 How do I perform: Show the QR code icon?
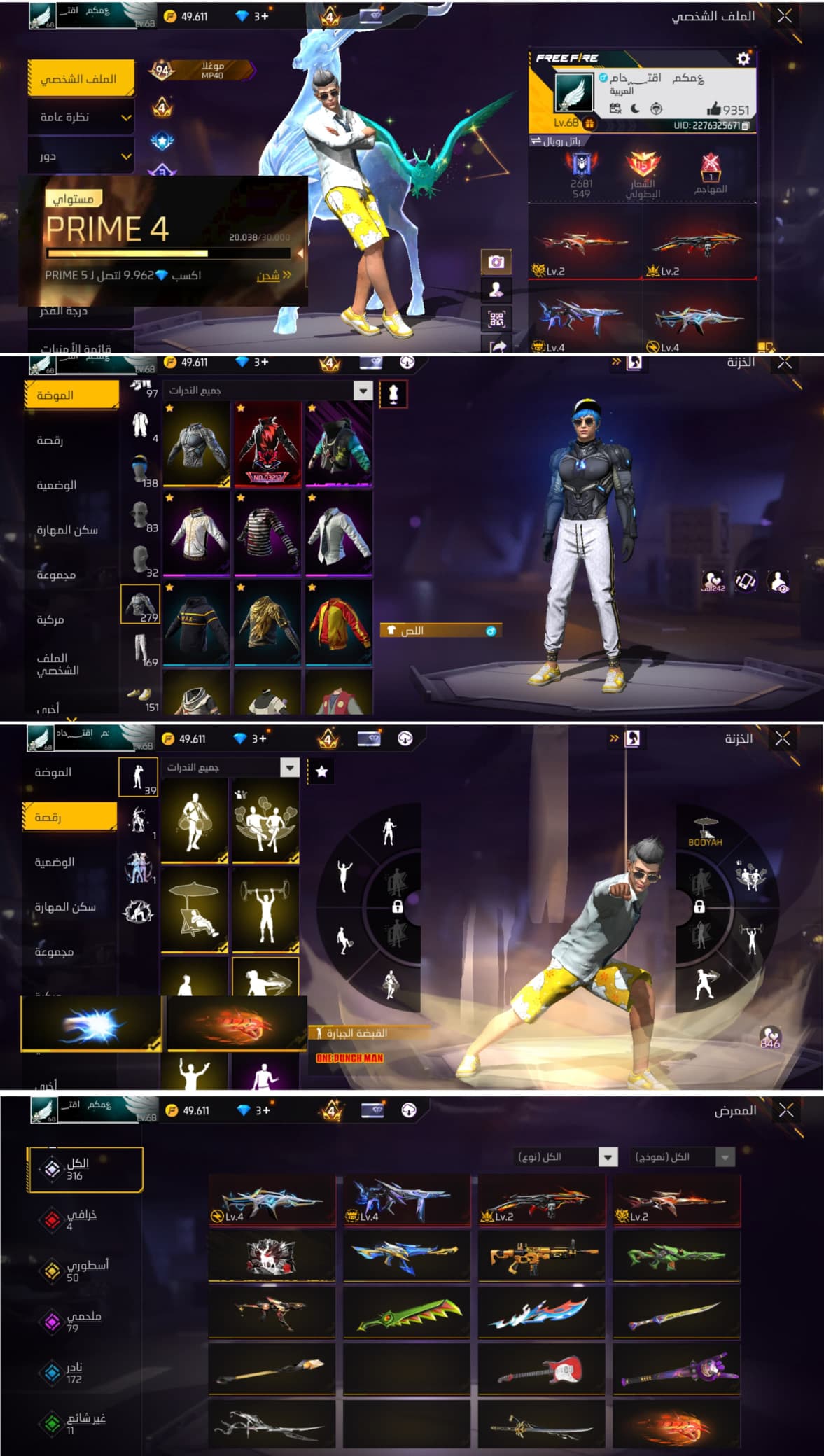(496, 319)
